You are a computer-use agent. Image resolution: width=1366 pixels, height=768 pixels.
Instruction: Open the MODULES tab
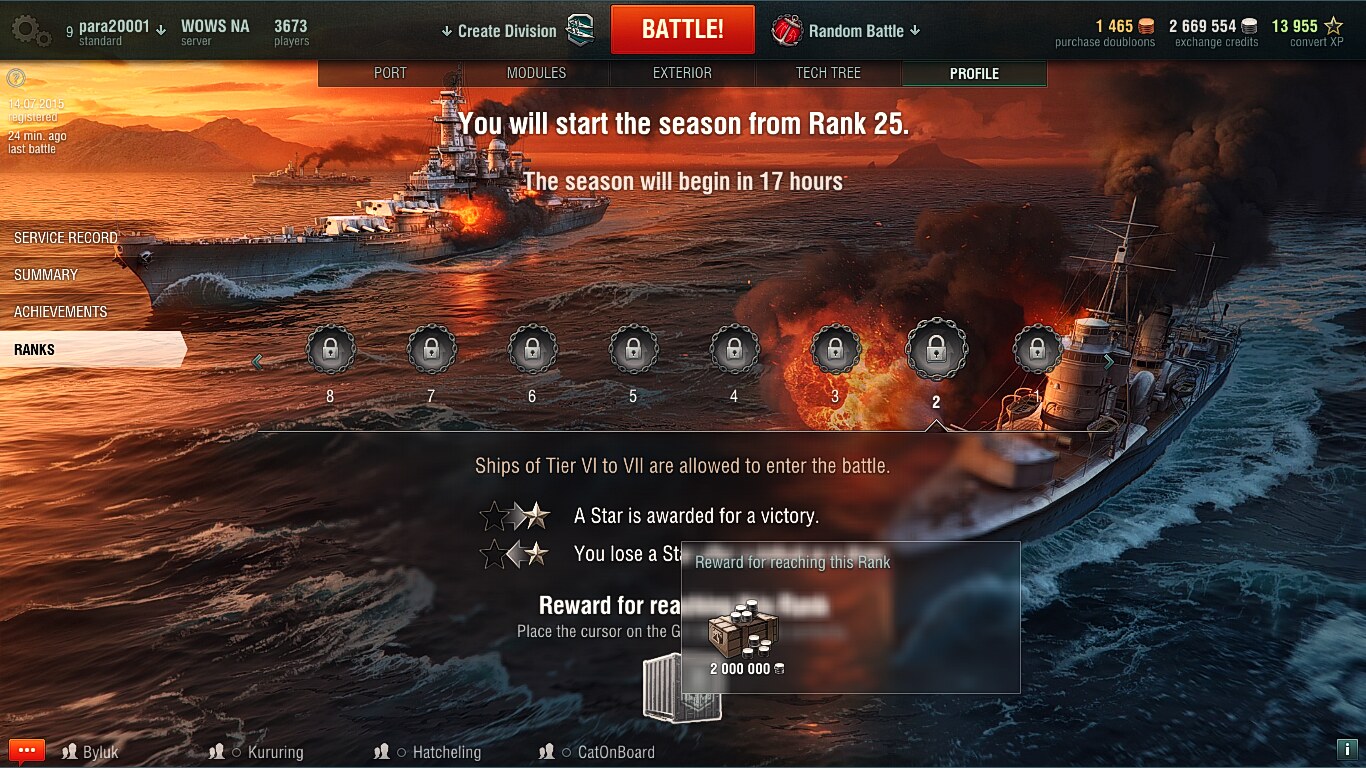pyautogui.click(x=536, y=73)
